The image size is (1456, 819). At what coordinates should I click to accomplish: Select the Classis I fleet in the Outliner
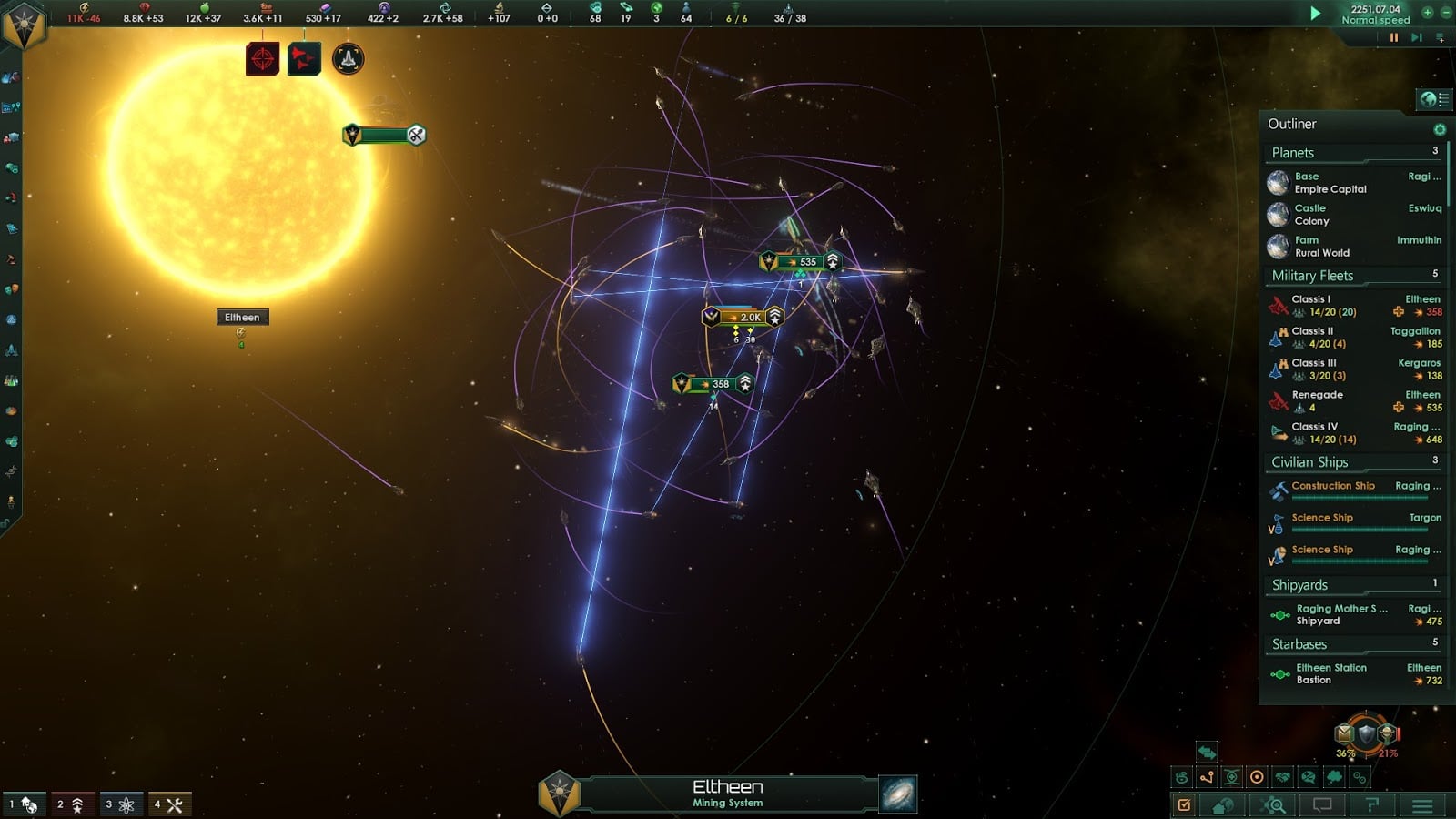point(1317,304)
